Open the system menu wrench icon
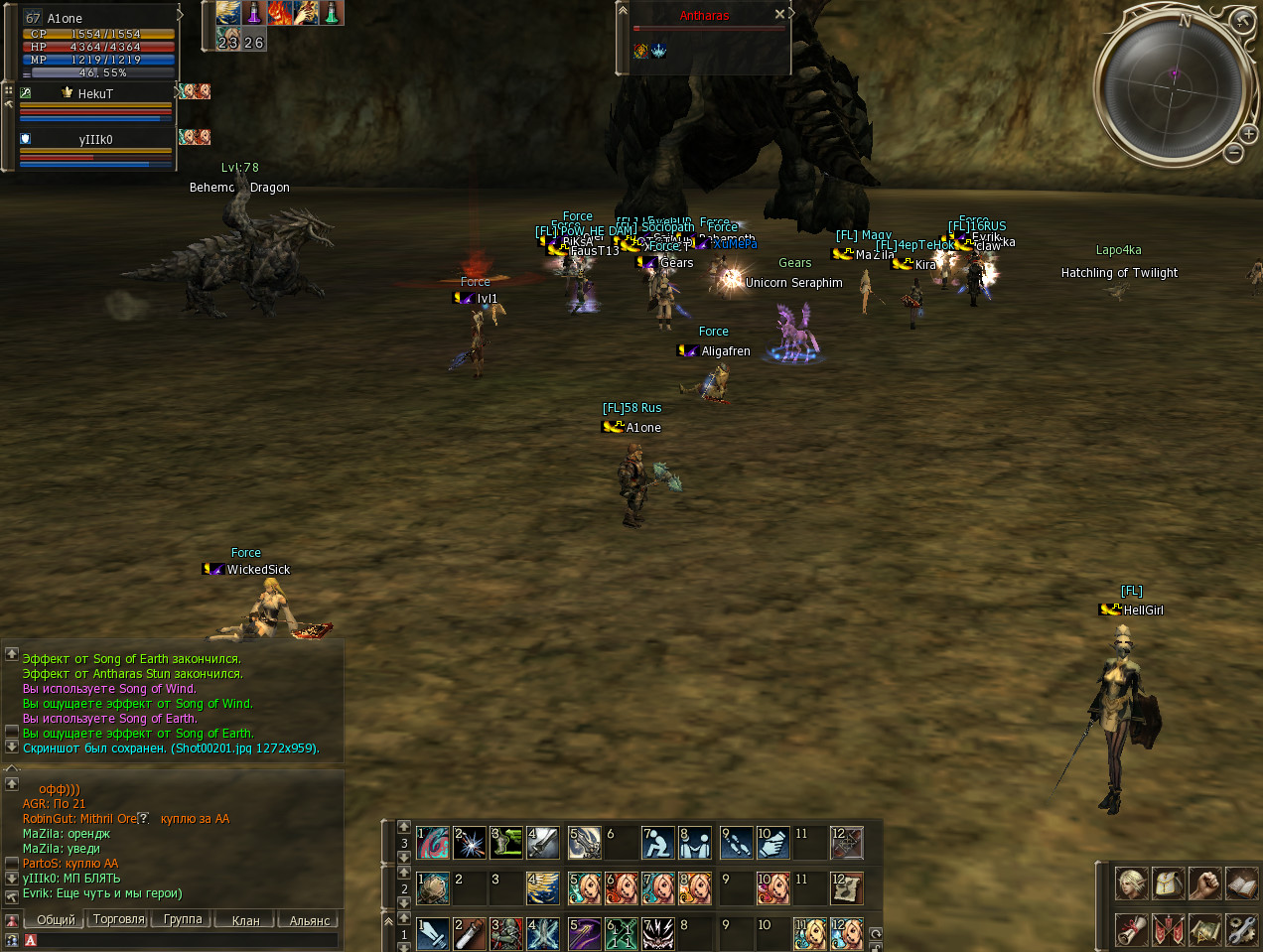Viewport: 1263px width, 952px height. click(1242, 929)
